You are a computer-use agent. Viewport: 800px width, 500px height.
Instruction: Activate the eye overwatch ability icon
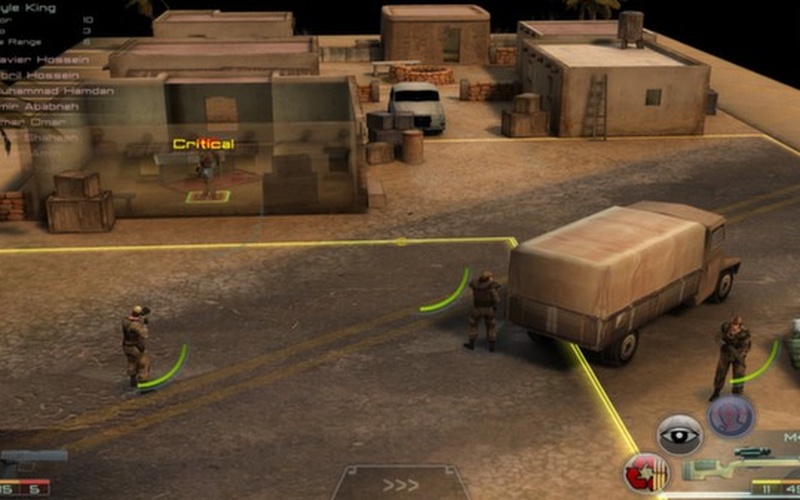679,434
